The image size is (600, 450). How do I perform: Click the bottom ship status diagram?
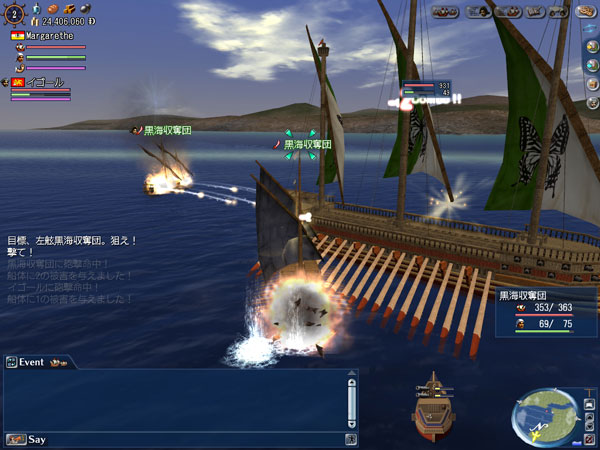pos(434,405)
